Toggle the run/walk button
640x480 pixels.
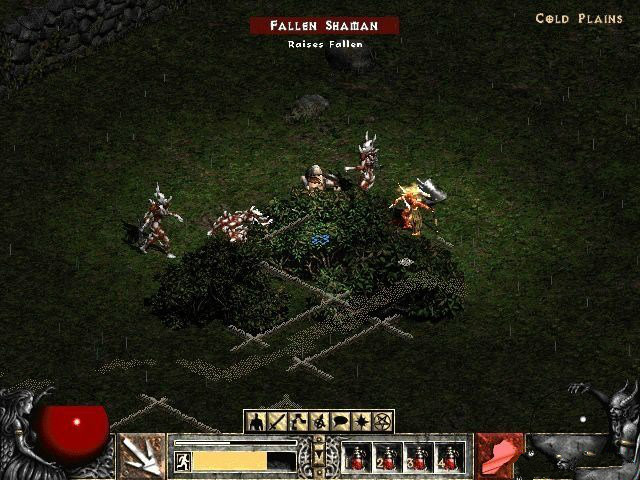point(183,461)
